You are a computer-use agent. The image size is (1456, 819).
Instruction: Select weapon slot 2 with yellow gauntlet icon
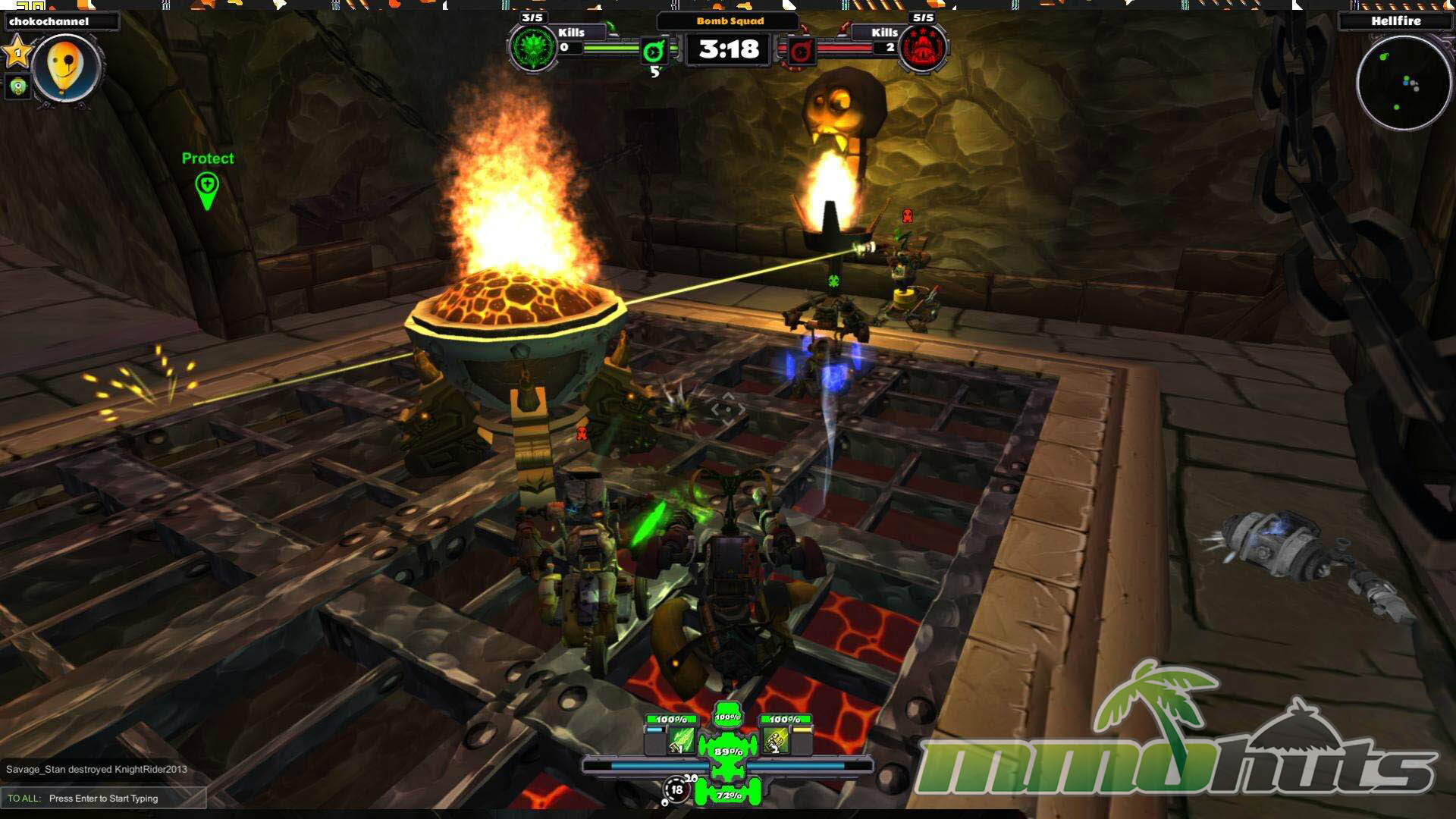pyautogui.click(x=776, y=740)
